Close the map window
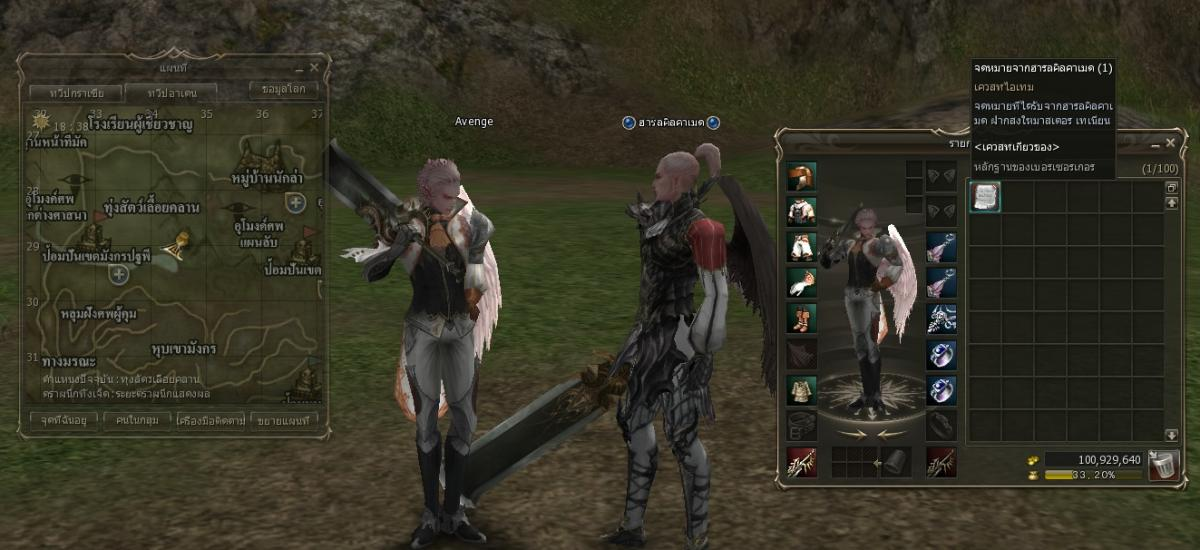 coord(314,68)
